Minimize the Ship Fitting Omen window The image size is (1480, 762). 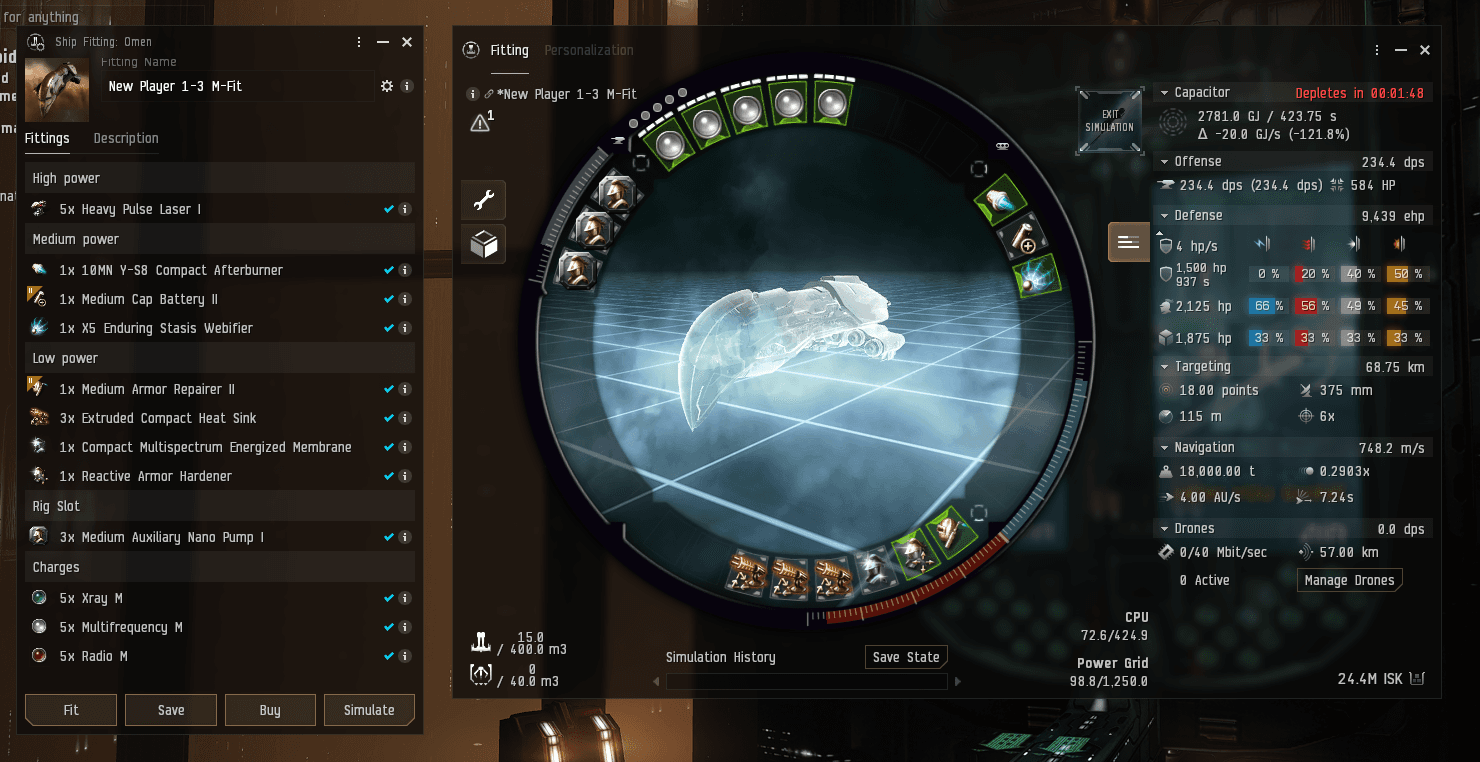click(x=383, y=42)
